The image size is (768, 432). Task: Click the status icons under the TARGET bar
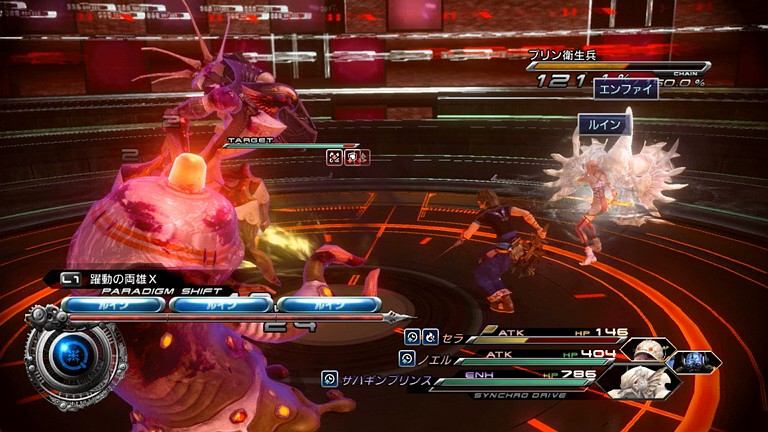coord(348,157)
